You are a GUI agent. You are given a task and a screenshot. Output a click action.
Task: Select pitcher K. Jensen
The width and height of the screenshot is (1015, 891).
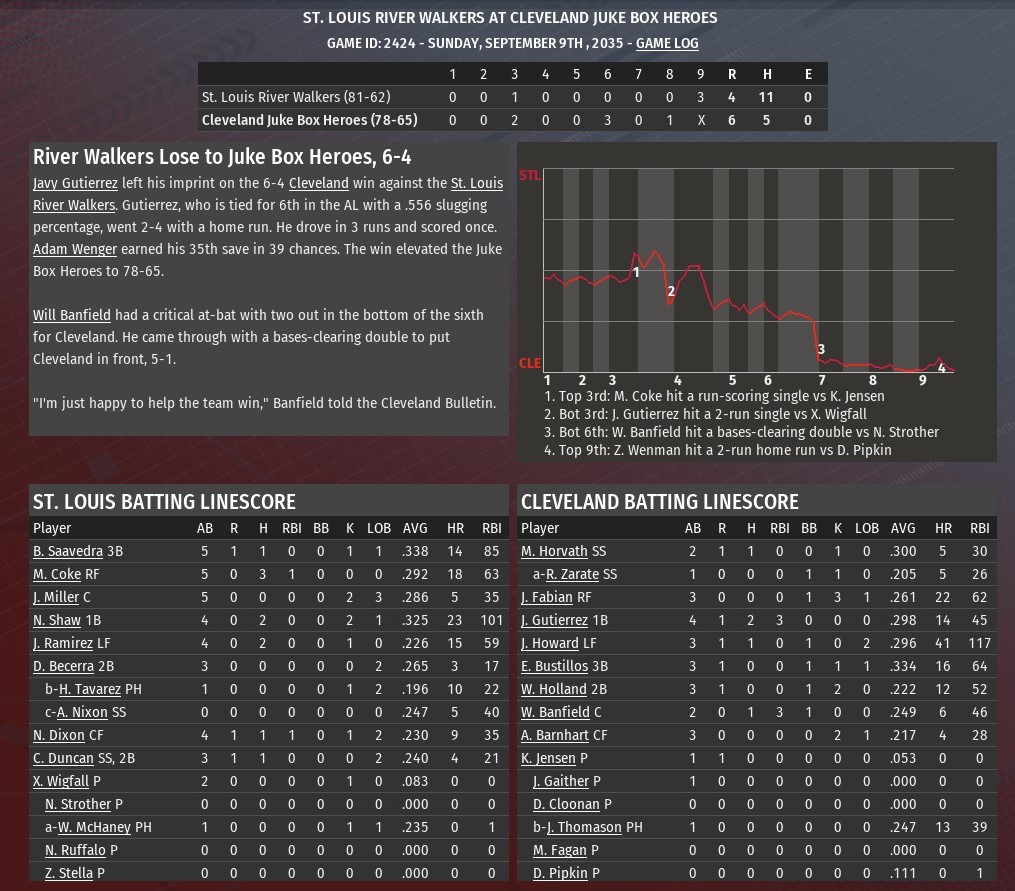coord(548,758)
